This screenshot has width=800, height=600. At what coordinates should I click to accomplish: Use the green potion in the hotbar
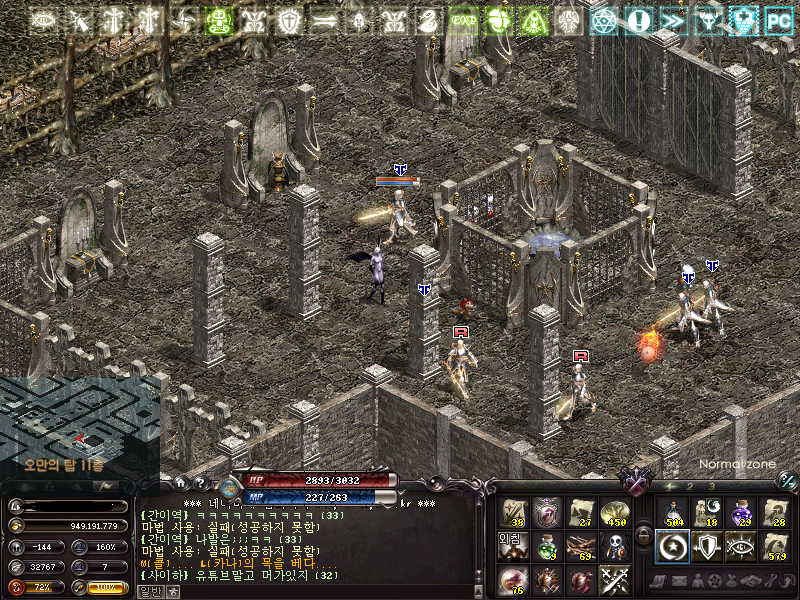click(546, 545)
